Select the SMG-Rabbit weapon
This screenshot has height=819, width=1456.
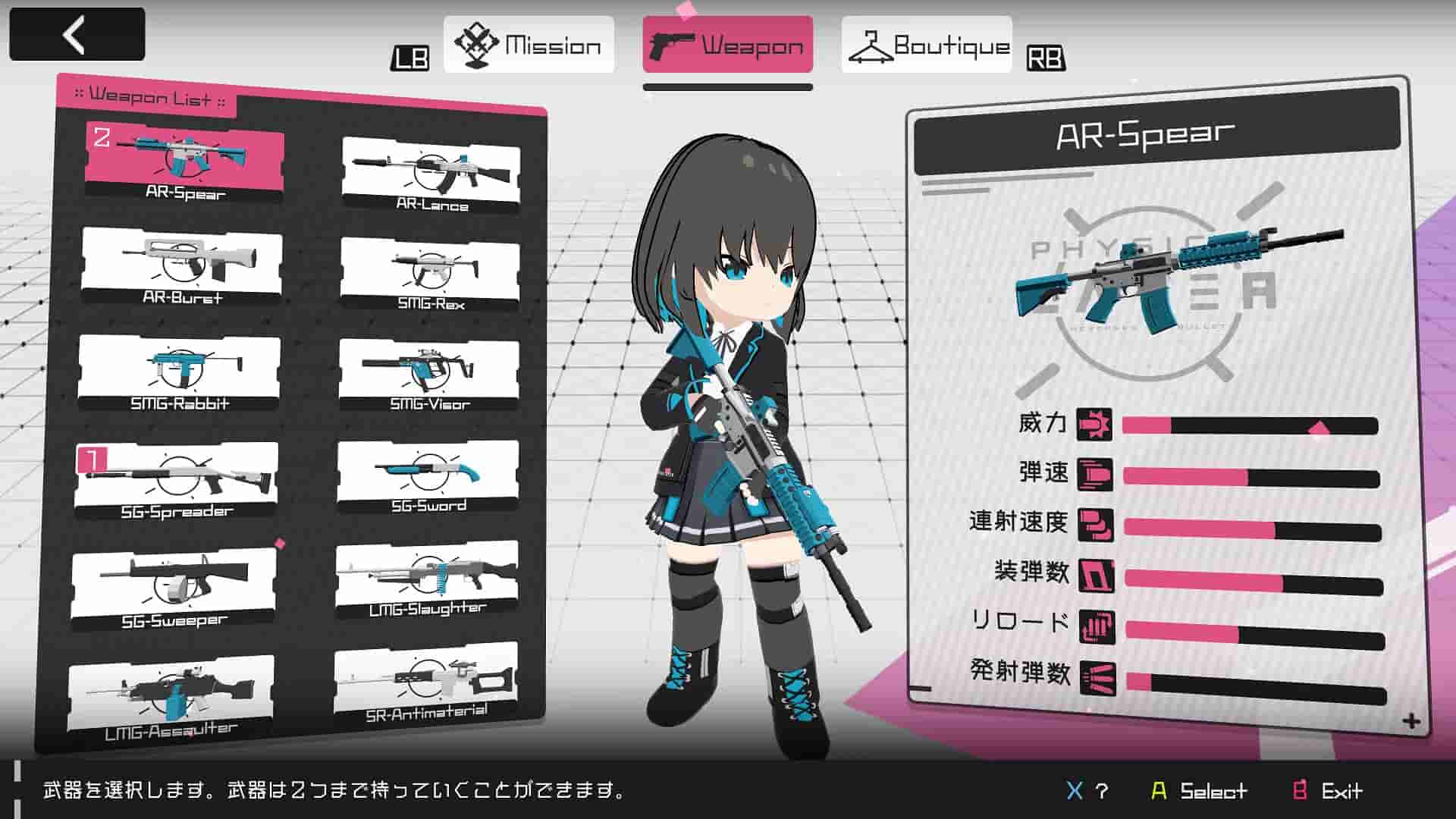coord(179,372)
